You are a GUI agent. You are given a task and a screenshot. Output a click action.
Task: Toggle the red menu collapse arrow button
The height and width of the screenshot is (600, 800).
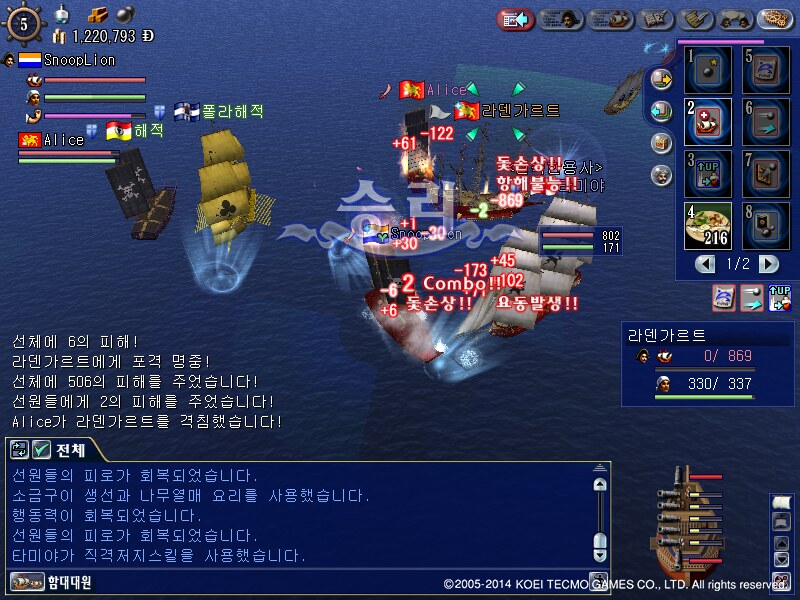515,18
